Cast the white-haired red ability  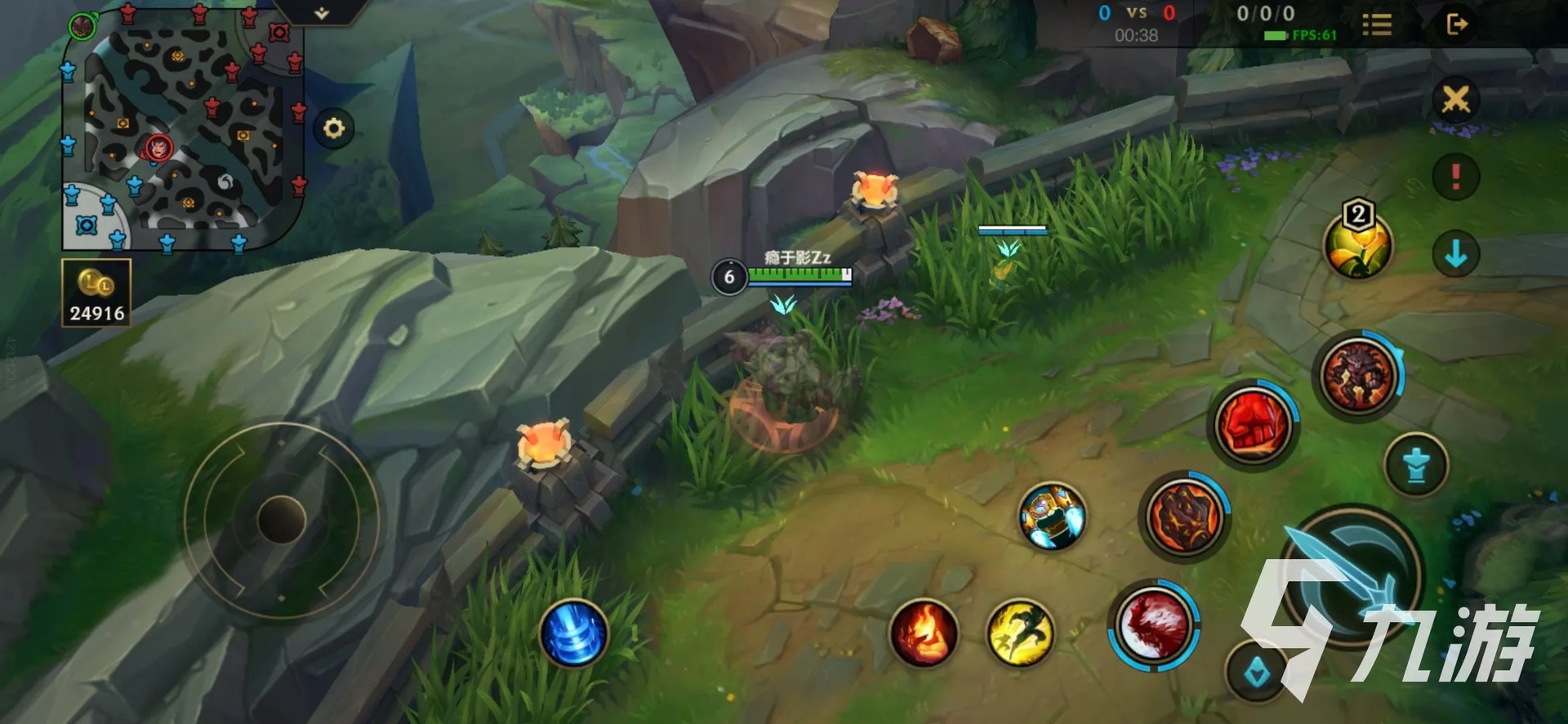pos(1153,625)
